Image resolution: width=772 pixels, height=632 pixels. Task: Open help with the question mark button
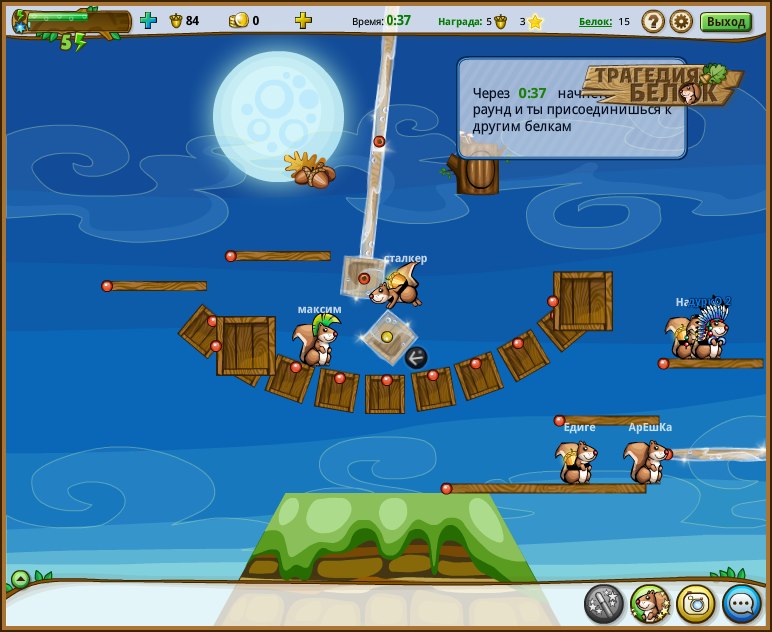coord(652,21)
